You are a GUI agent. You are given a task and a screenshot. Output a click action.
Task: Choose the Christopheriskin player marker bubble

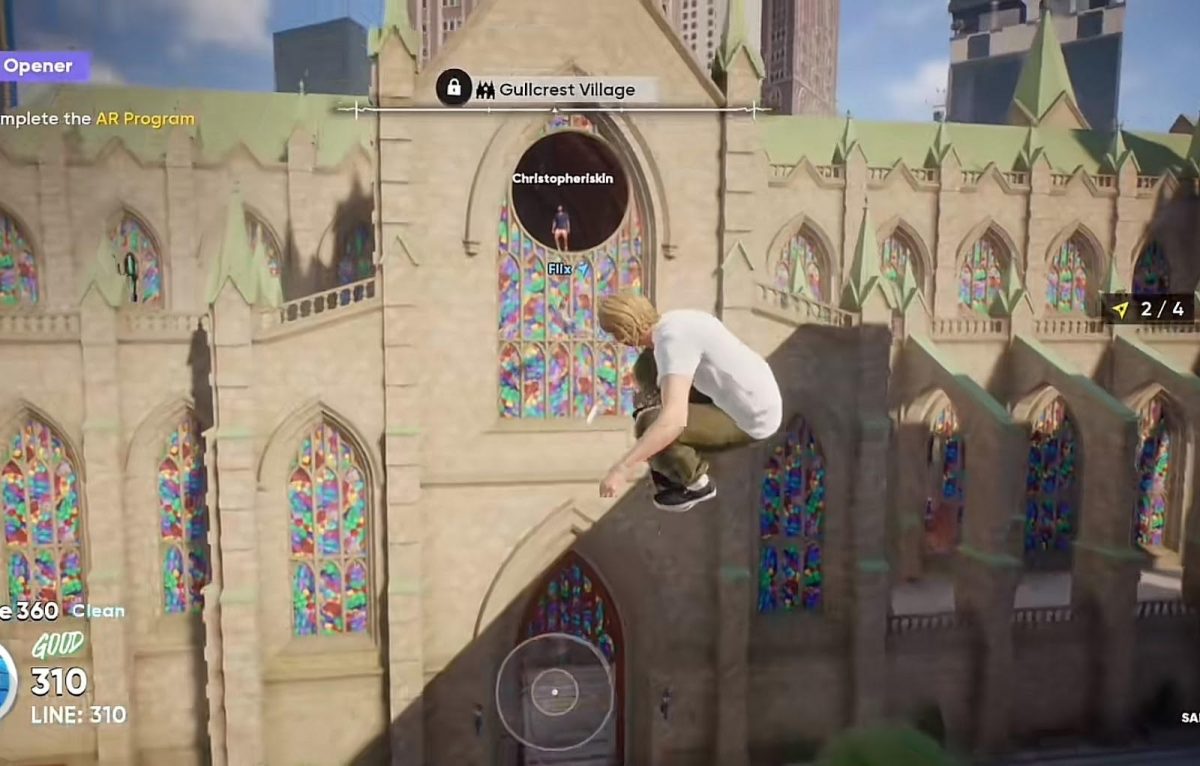[569, 192]
